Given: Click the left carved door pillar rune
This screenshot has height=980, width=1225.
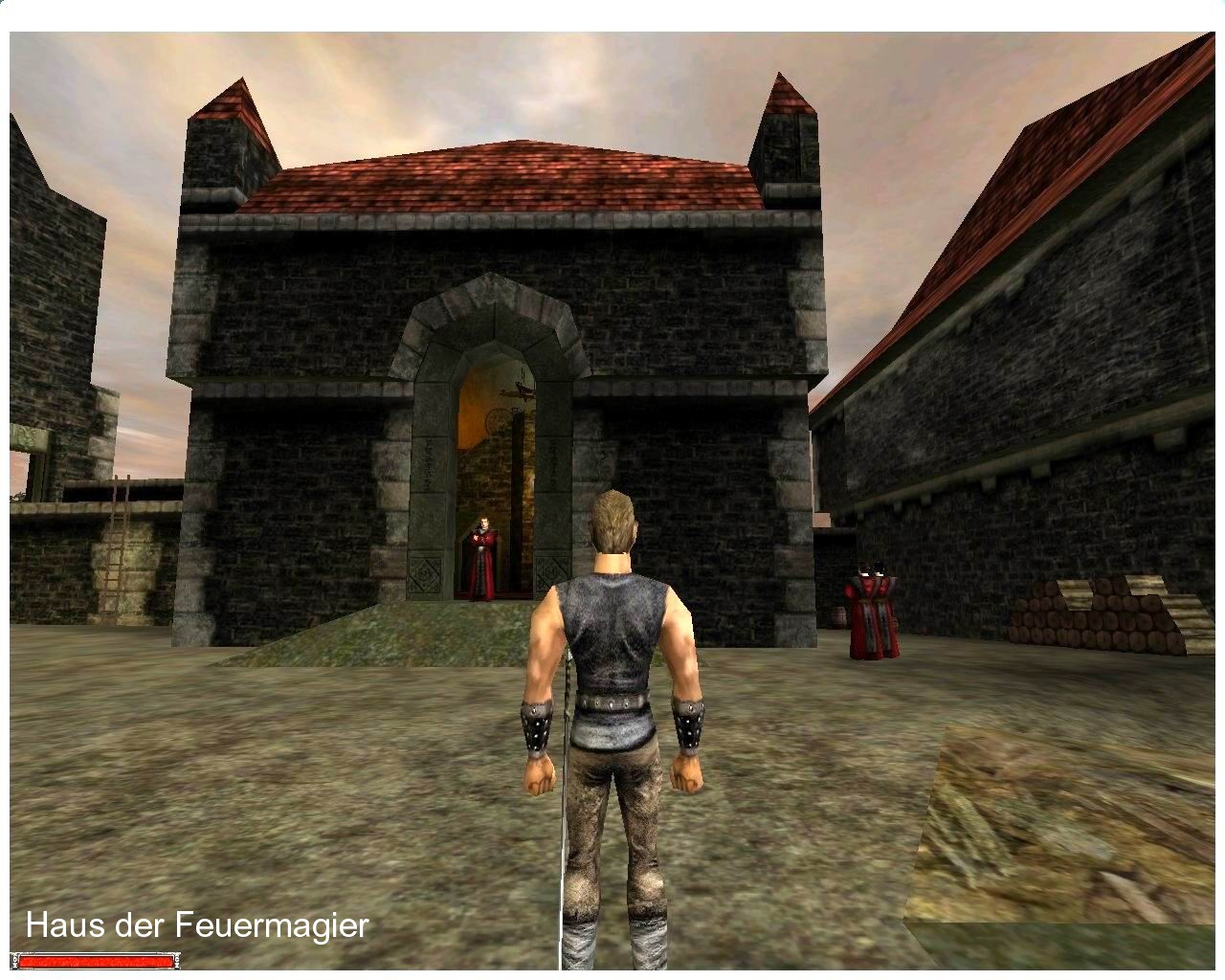Looking at the screenshot, I should coord(427,464).
